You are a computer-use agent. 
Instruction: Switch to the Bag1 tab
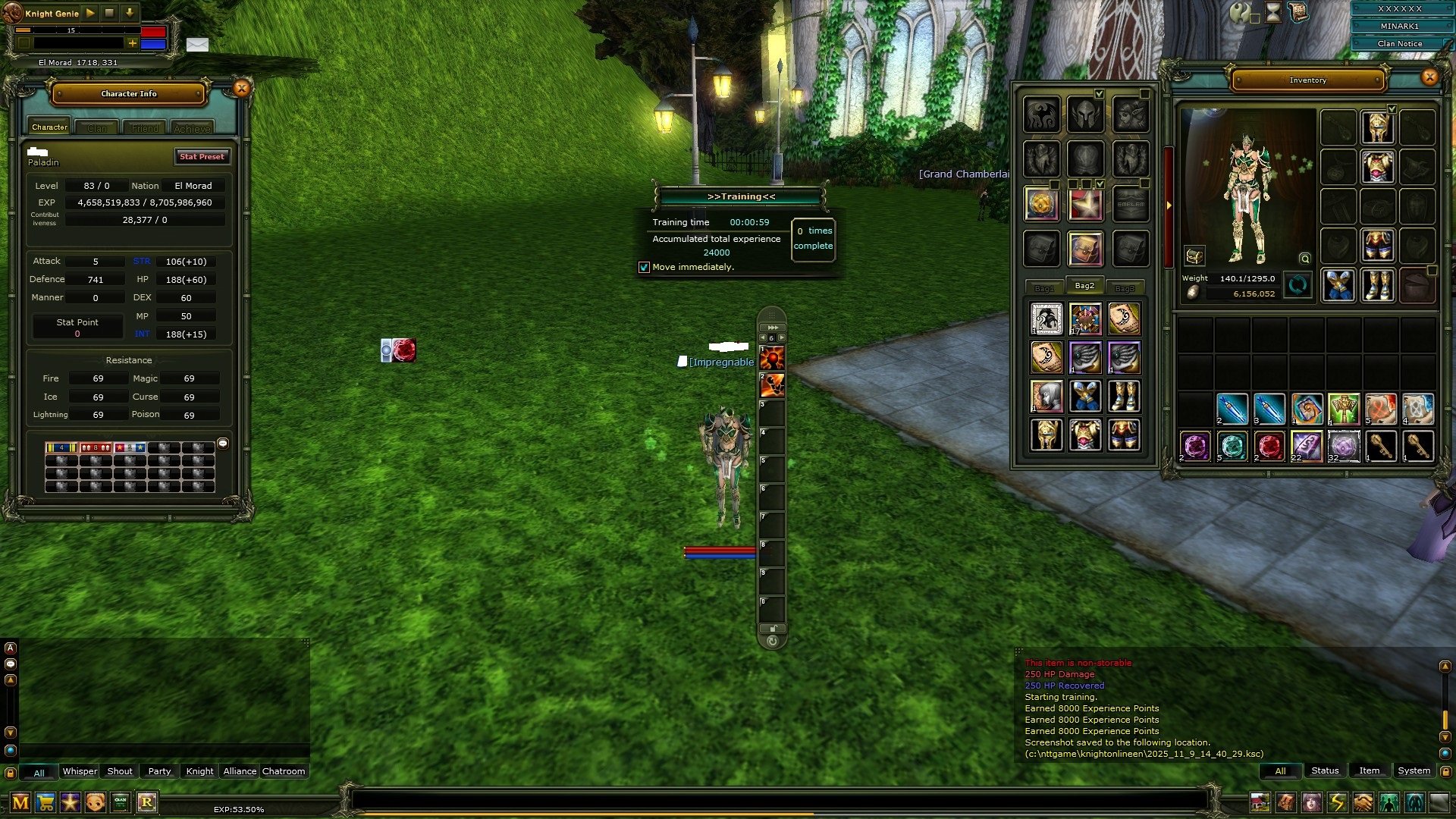tap(1044, 288)
